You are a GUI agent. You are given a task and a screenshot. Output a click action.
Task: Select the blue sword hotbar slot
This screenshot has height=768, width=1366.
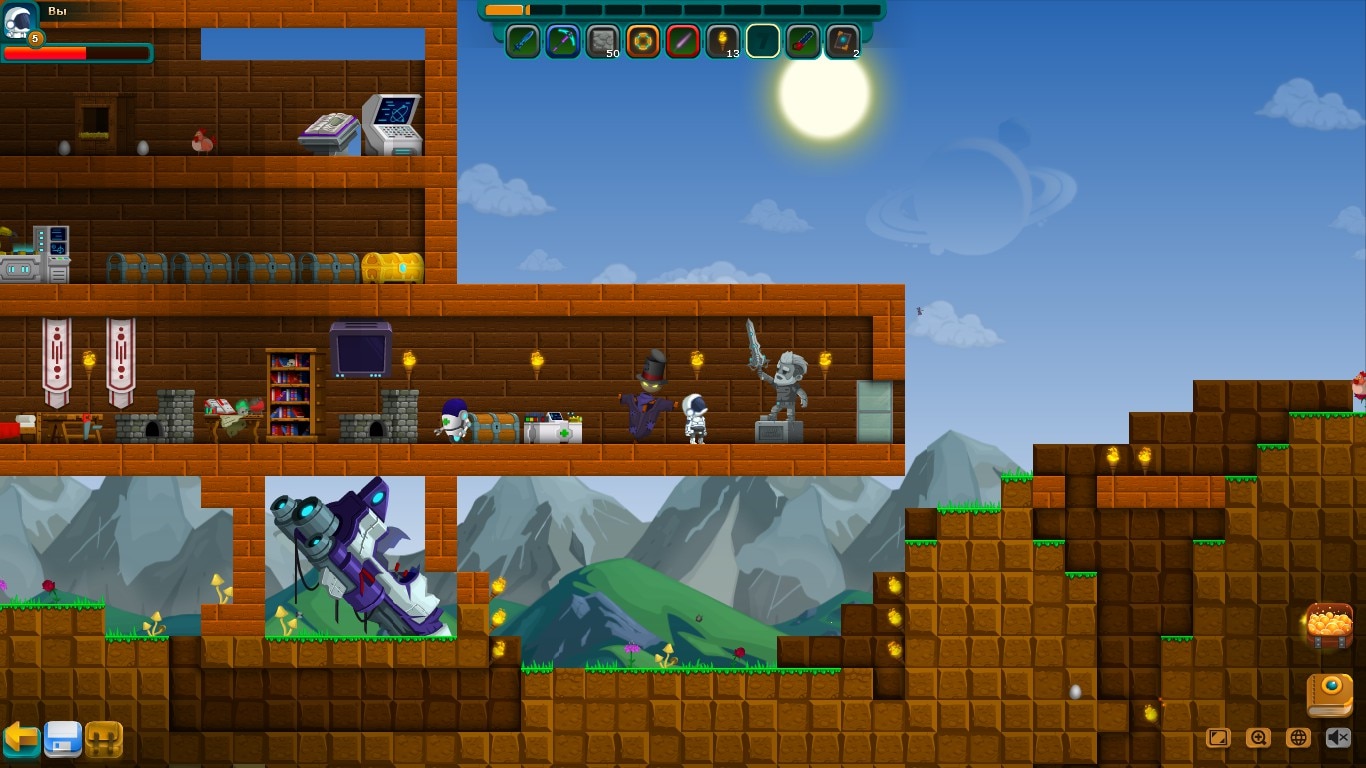pos(523,42)
